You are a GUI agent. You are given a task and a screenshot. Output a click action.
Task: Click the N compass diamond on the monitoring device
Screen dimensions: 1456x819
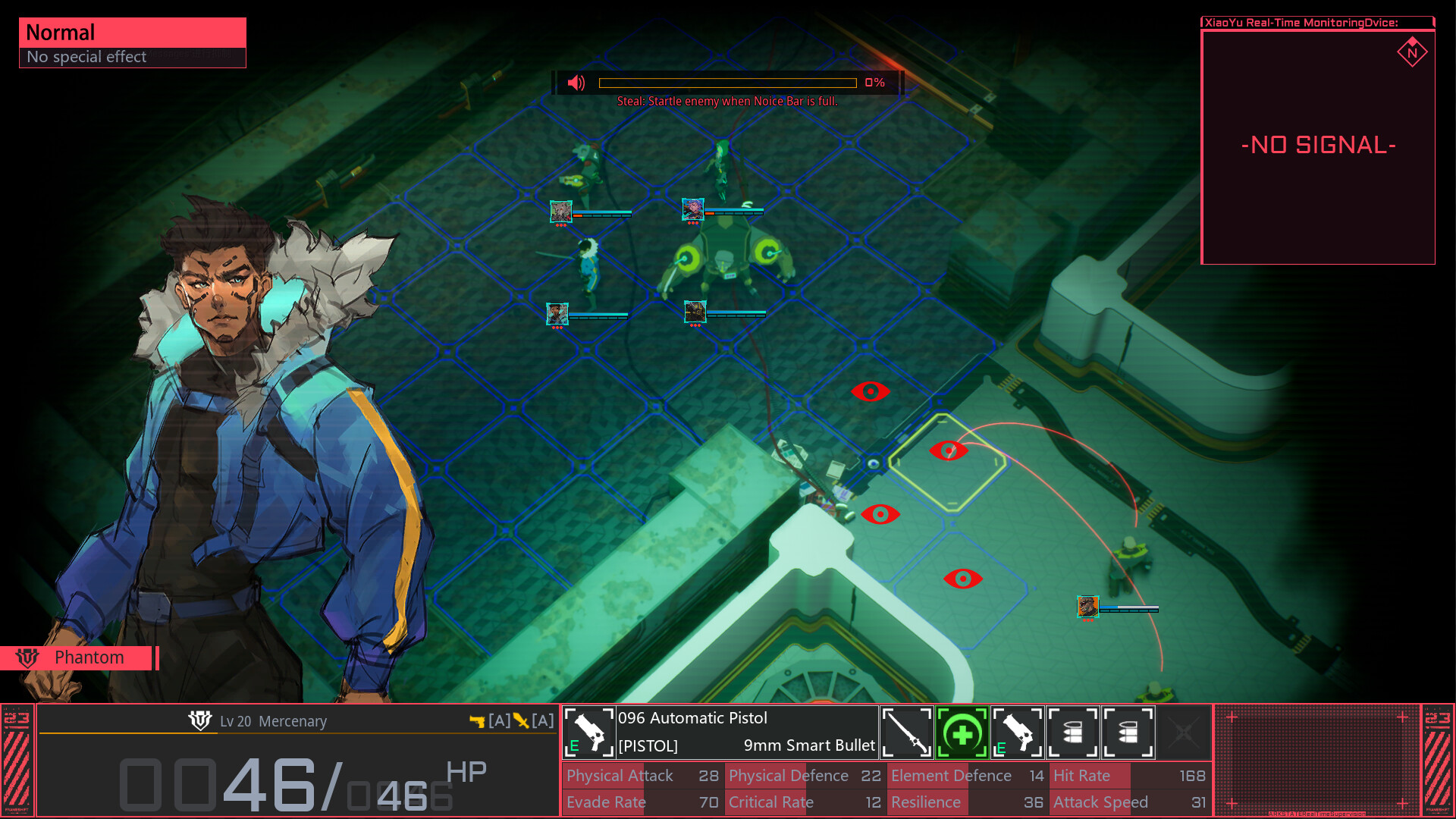[x=1411, y=52]
